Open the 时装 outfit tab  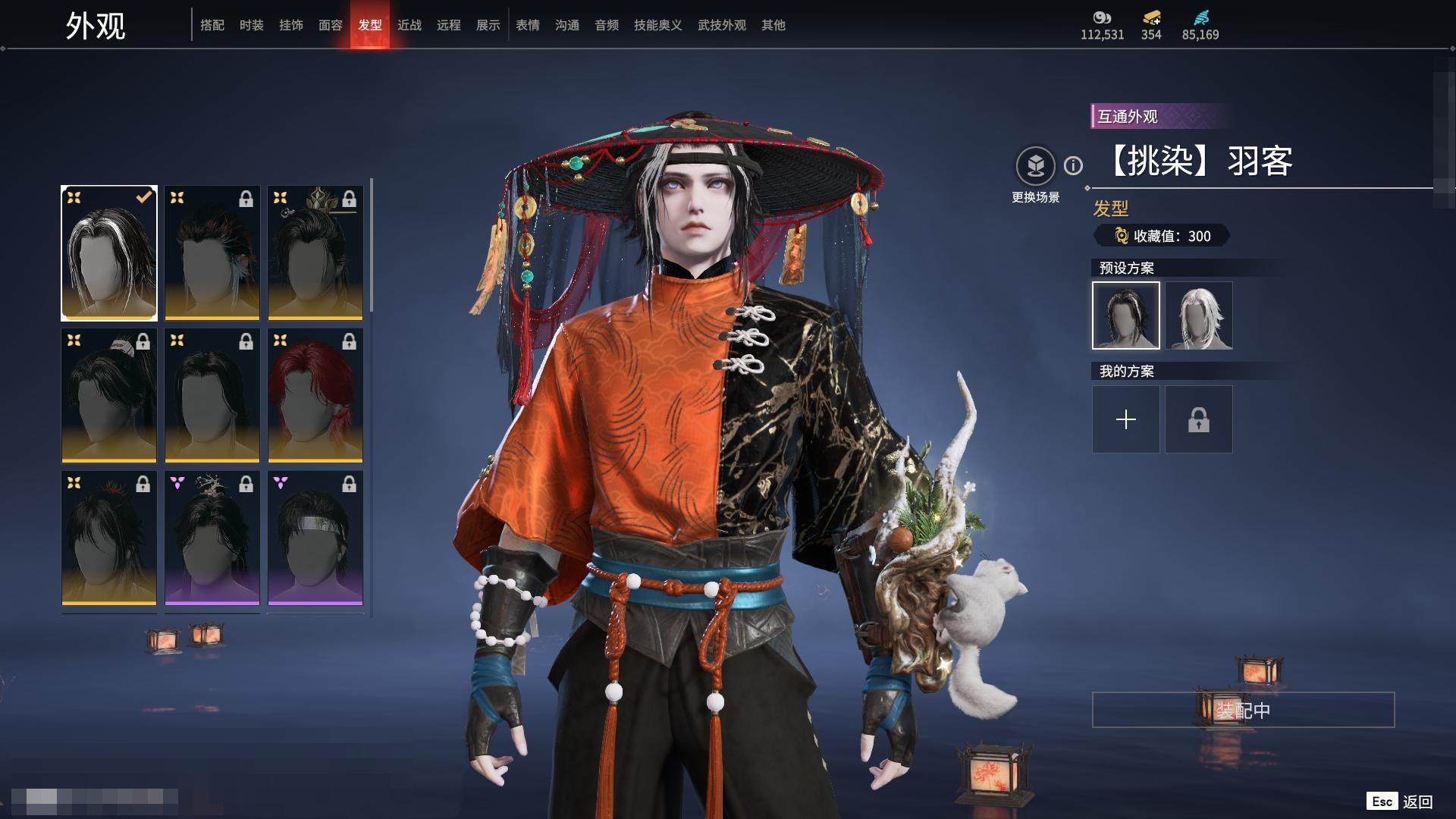point(252,25)
